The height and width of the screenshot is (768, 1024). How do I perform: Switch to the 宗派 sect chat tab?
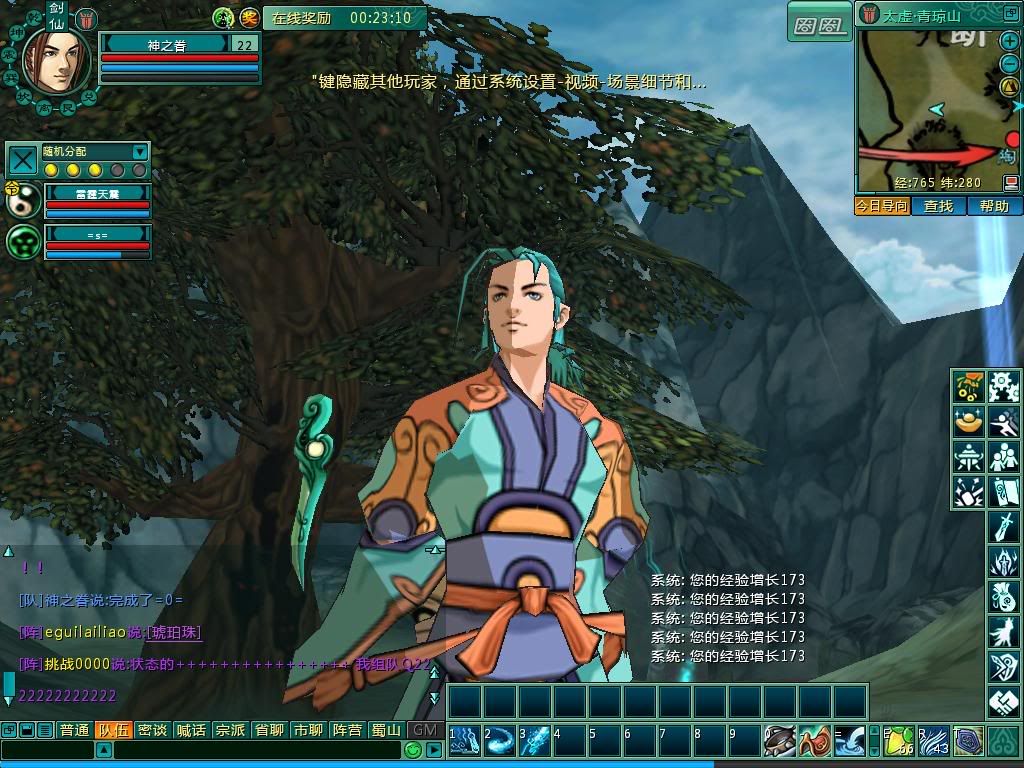tap(231, 730)
